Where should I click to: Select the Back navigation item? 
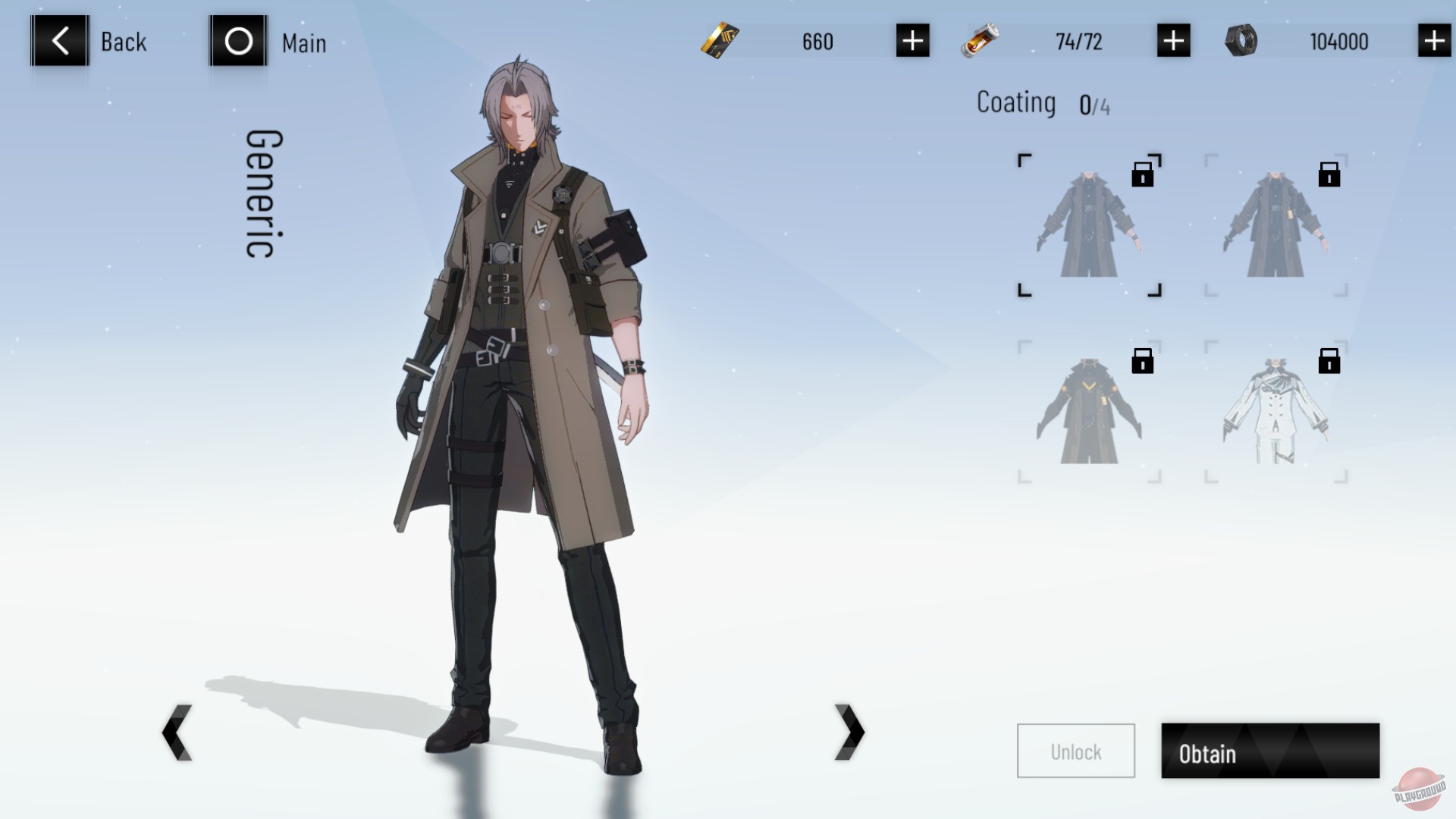pos(124,42)
